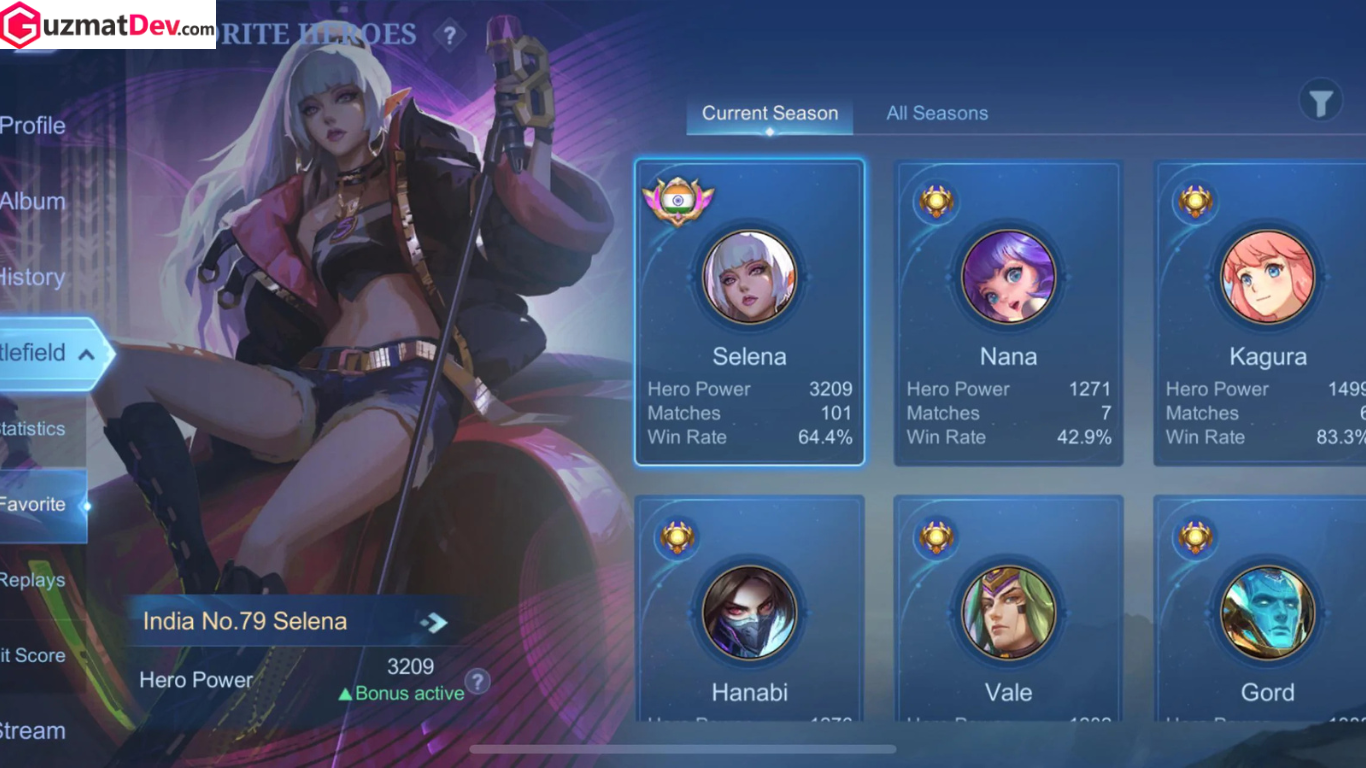Image resolution: width=1366 pixels, height=768 pixels.
Task: Click the emblem badge on Nana's card
Action: 937,200
